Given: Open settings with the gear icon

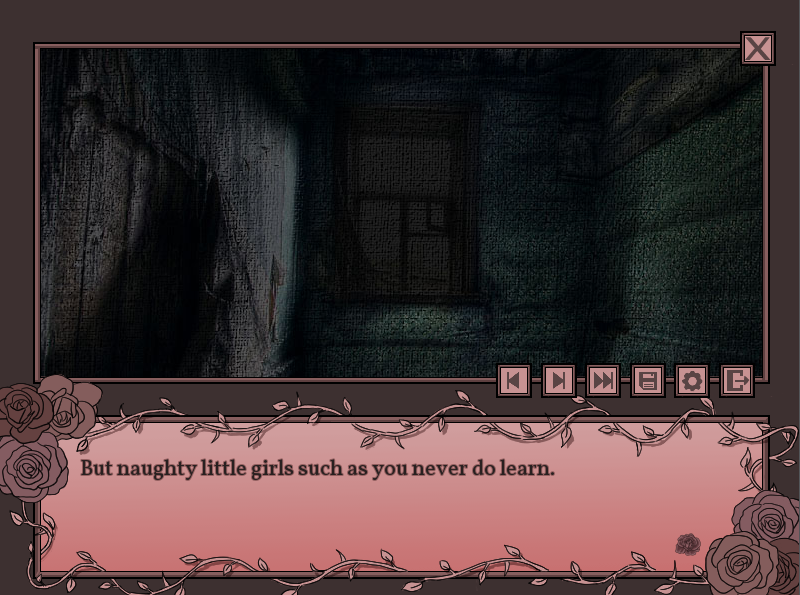Looking at the screenshot, I should click(x=692, y=380).
